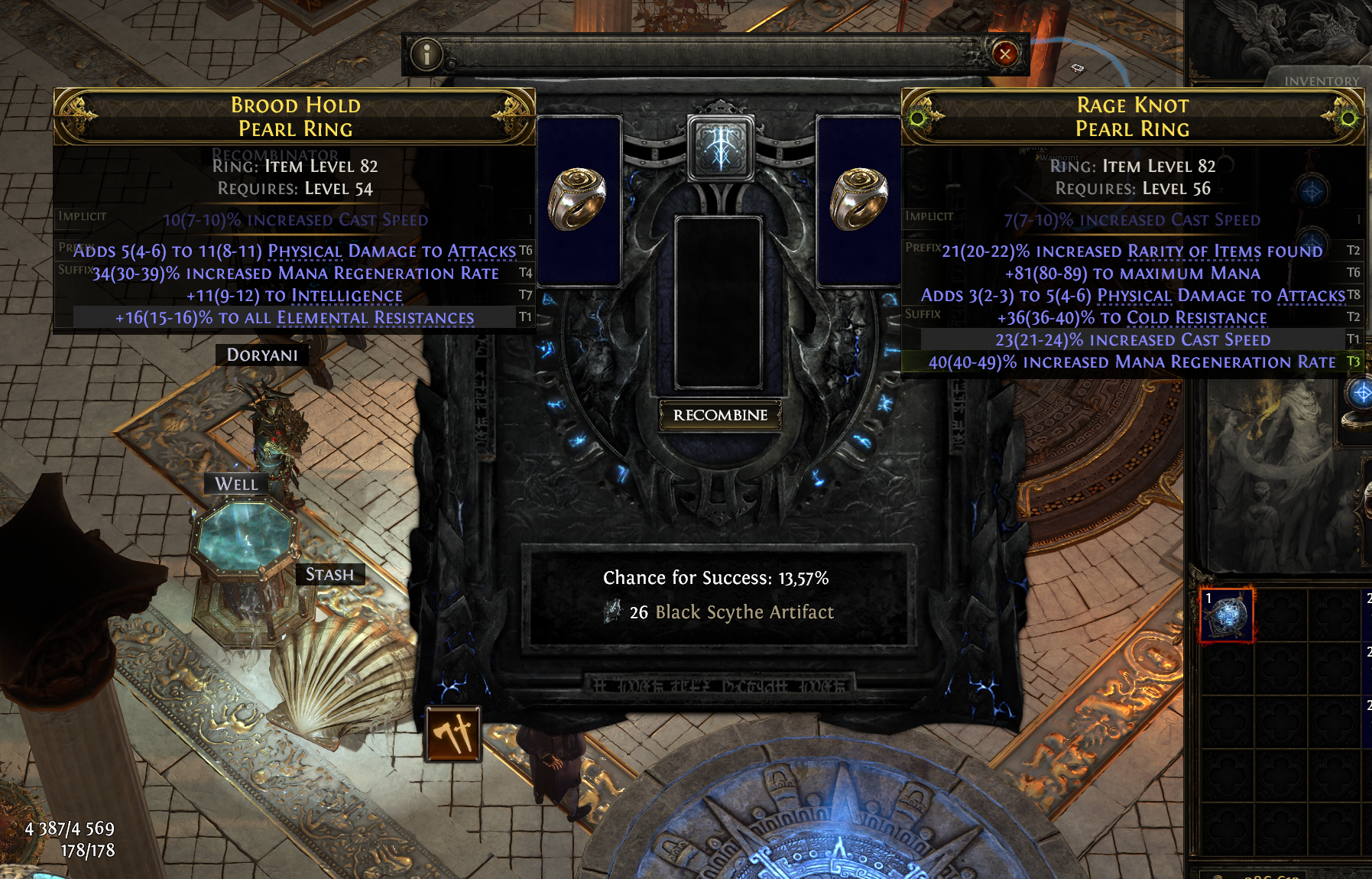
Task: Pick the blue orb item in inventory
Action: (1228, 615)
